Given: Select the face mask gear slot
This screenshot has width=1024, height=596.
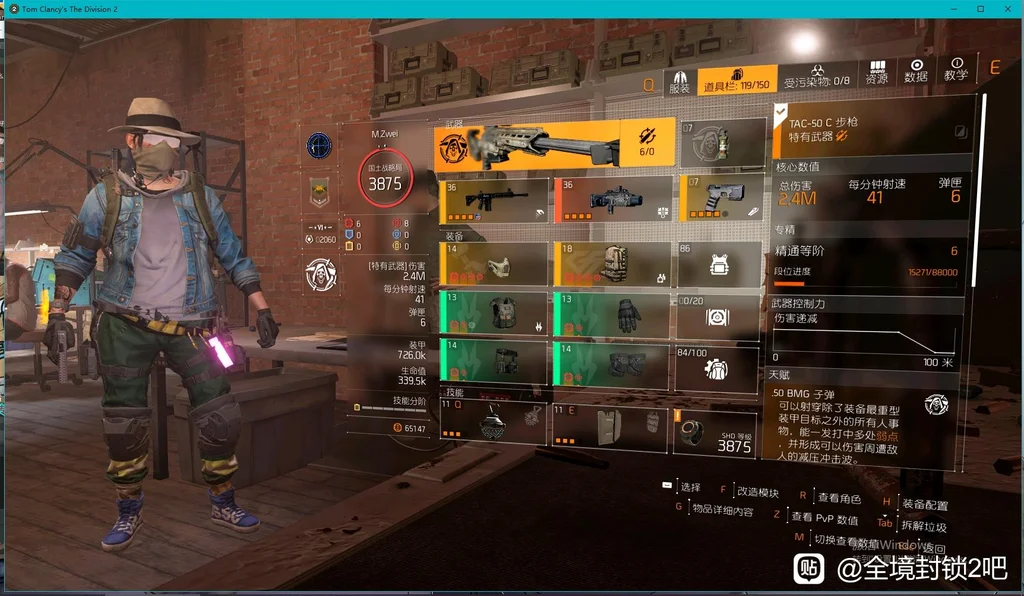Looking at the screenshot, I should pos(494,264).
